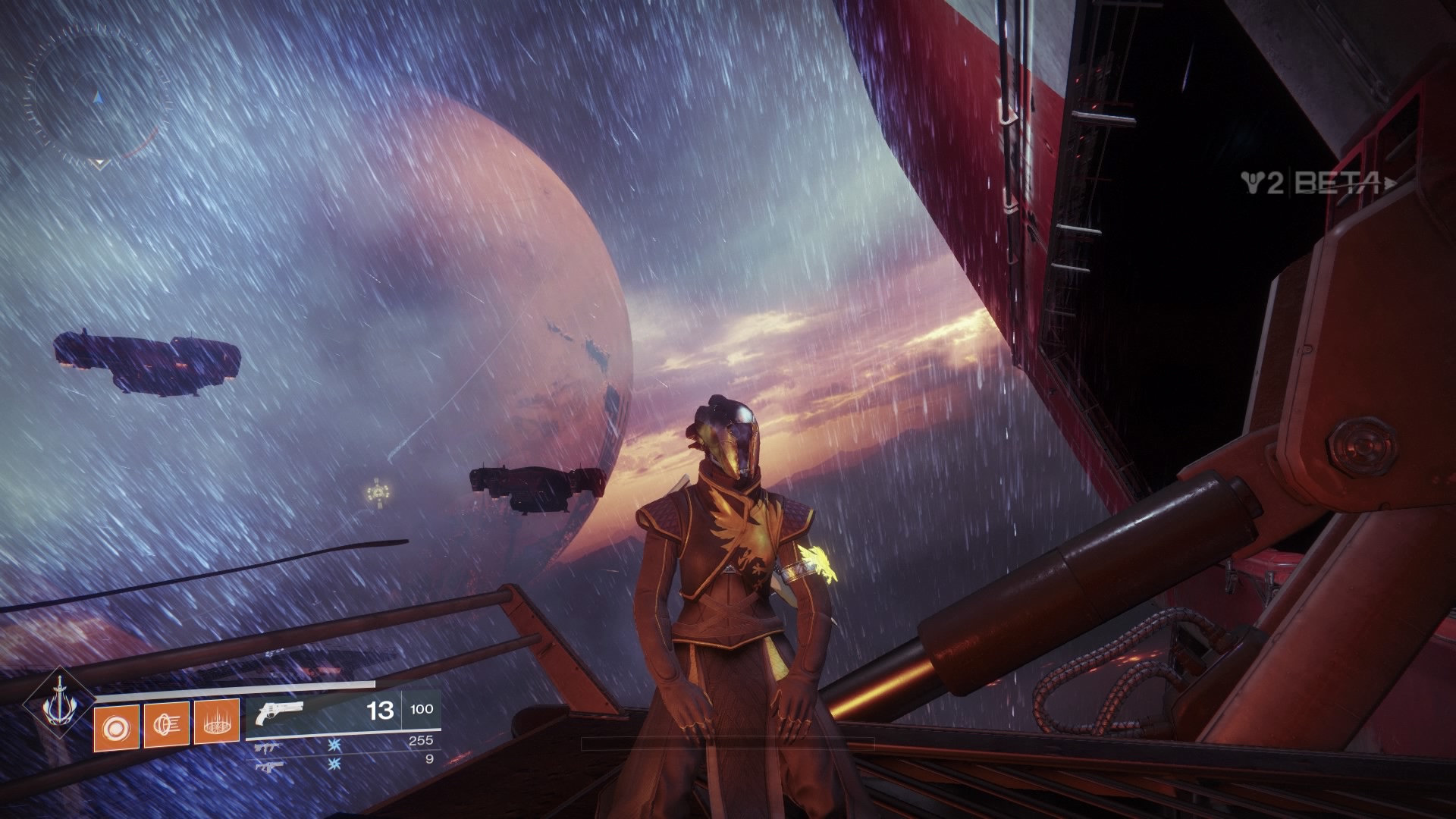Activate the solar grenade ability icon
This screenshot has width=1456, height=819.
tap(116, 727)
